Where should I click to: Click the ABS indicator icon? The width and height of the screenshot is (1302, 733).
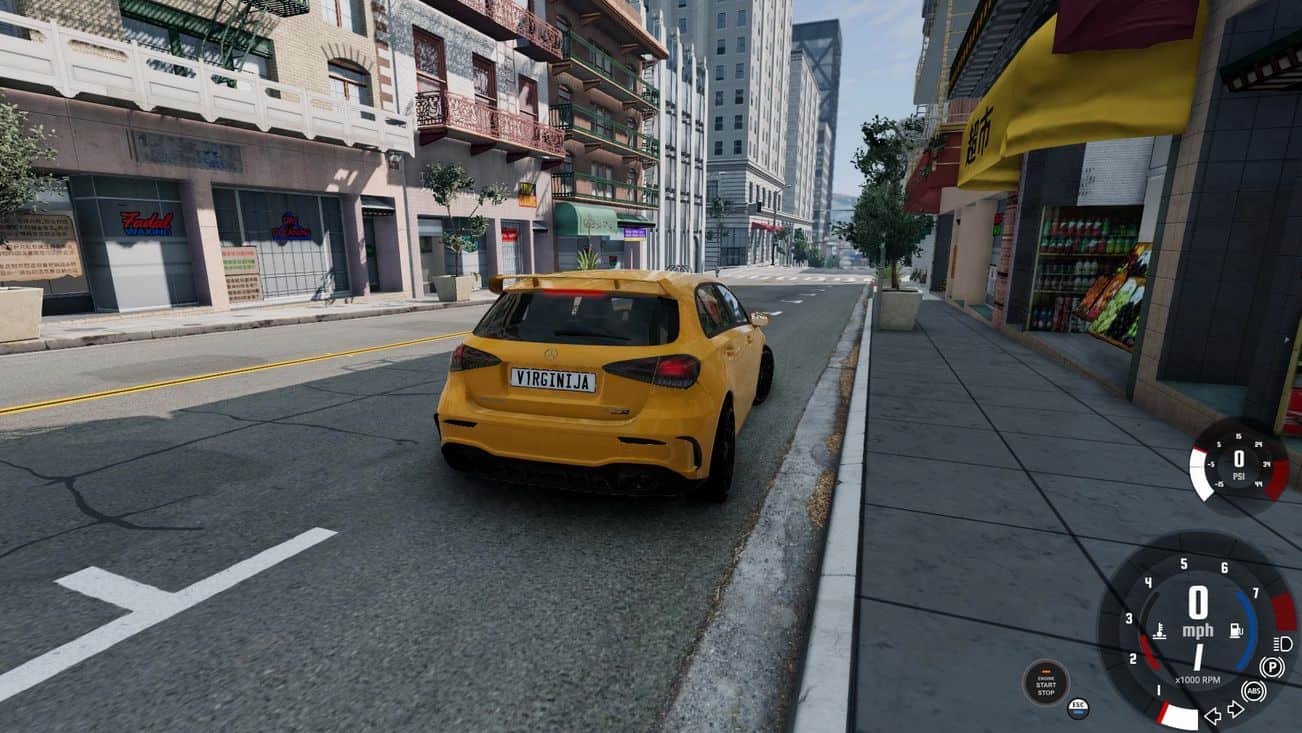pyautogui.click(x=1254, y=691)
